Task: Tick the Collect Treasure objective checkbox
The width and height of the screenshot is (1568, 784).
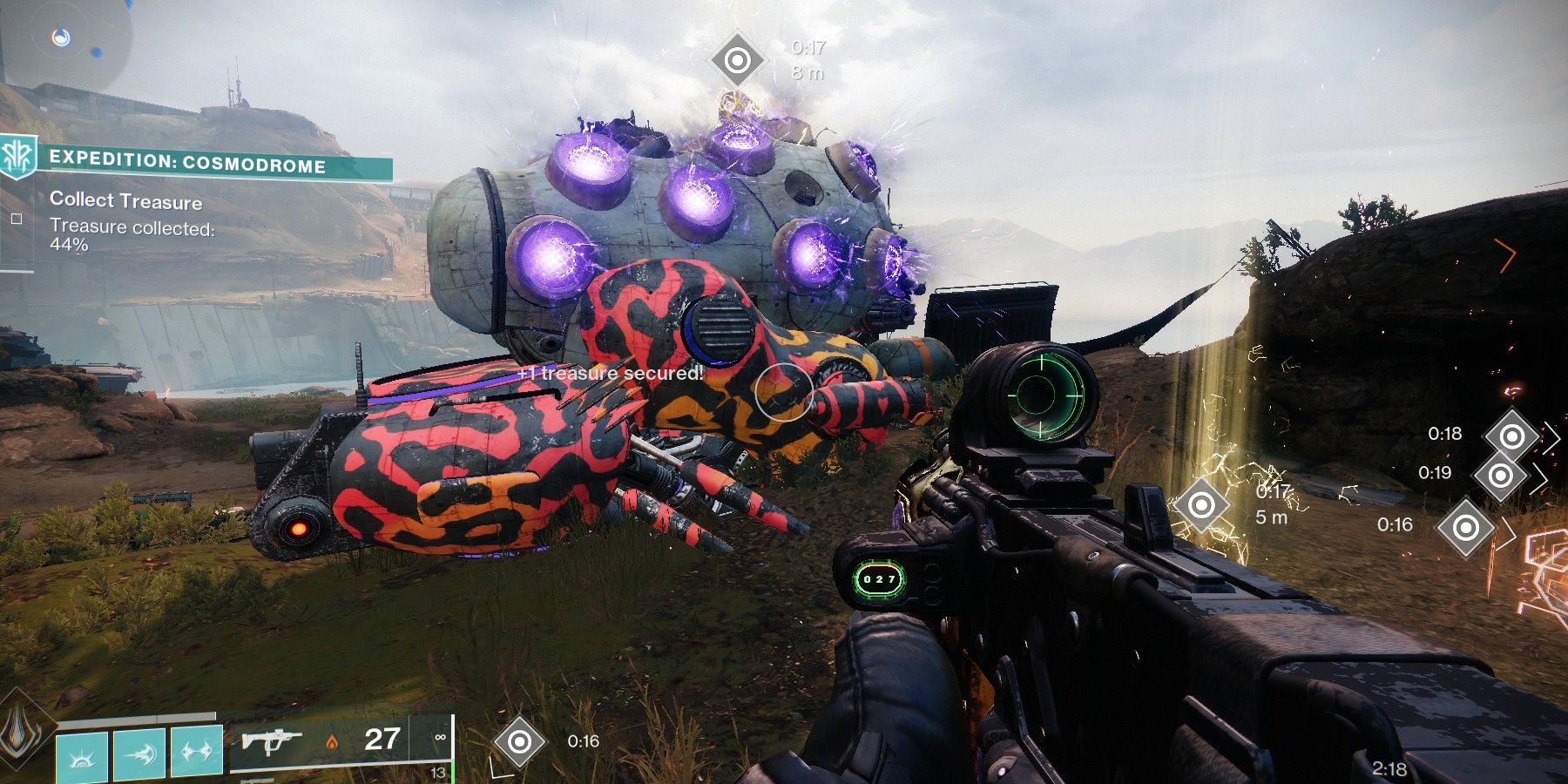Action: (16, 220)
